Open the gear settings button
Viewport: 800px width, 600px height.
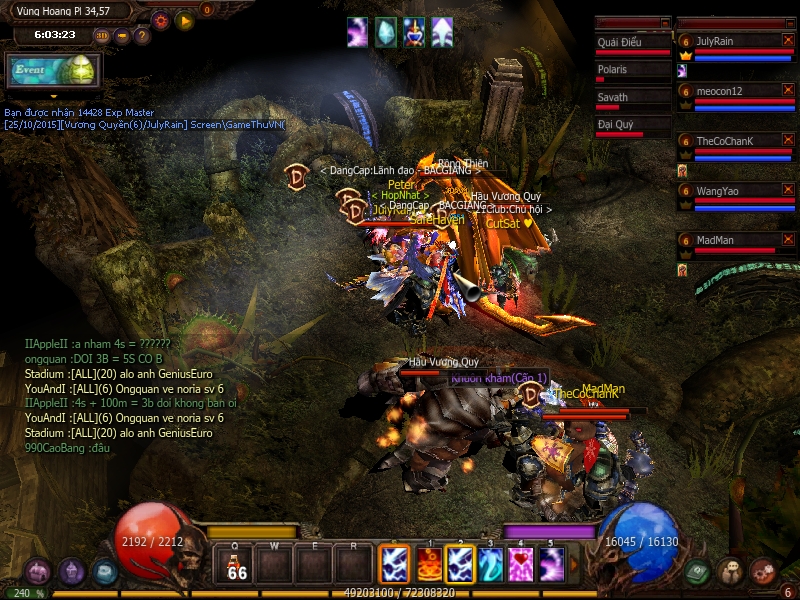(x=161, y=19)
